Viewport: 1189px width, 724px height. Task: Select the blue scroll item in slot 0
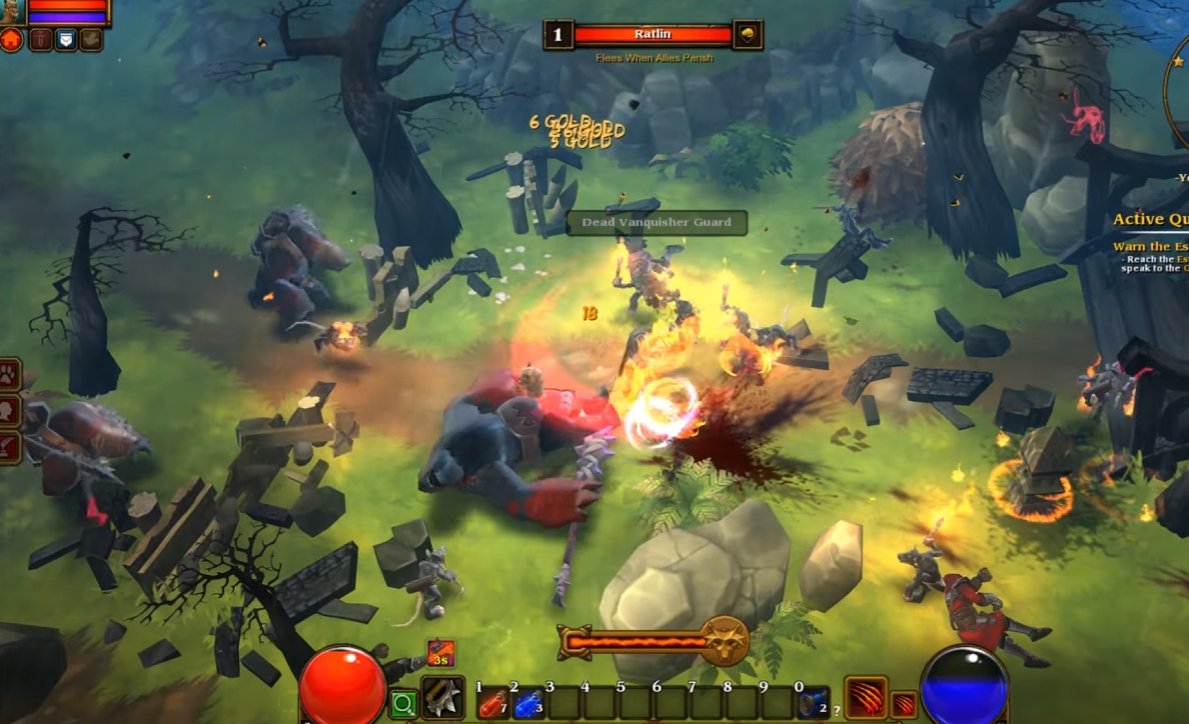click(x=812, y=704)
